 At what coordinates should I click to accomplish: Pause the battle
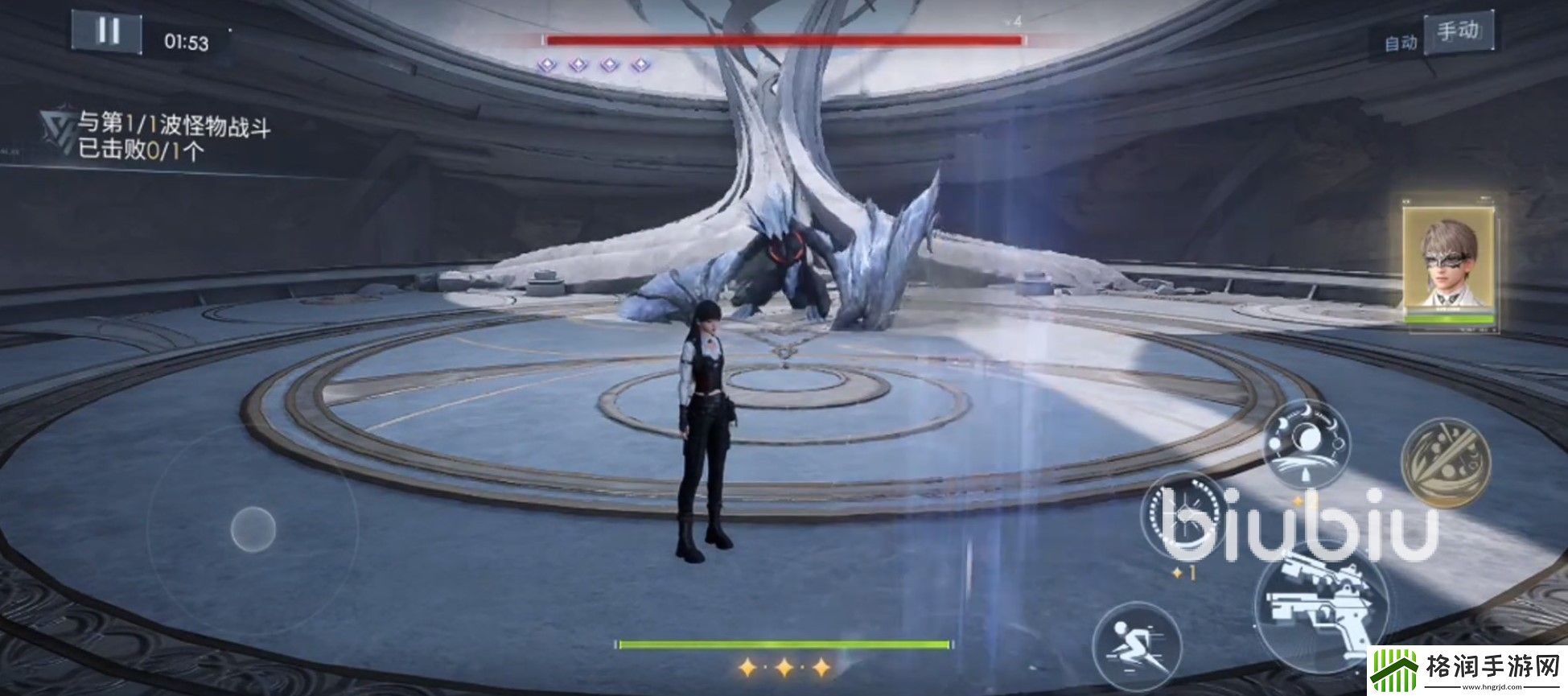click(x=107, y=32)
